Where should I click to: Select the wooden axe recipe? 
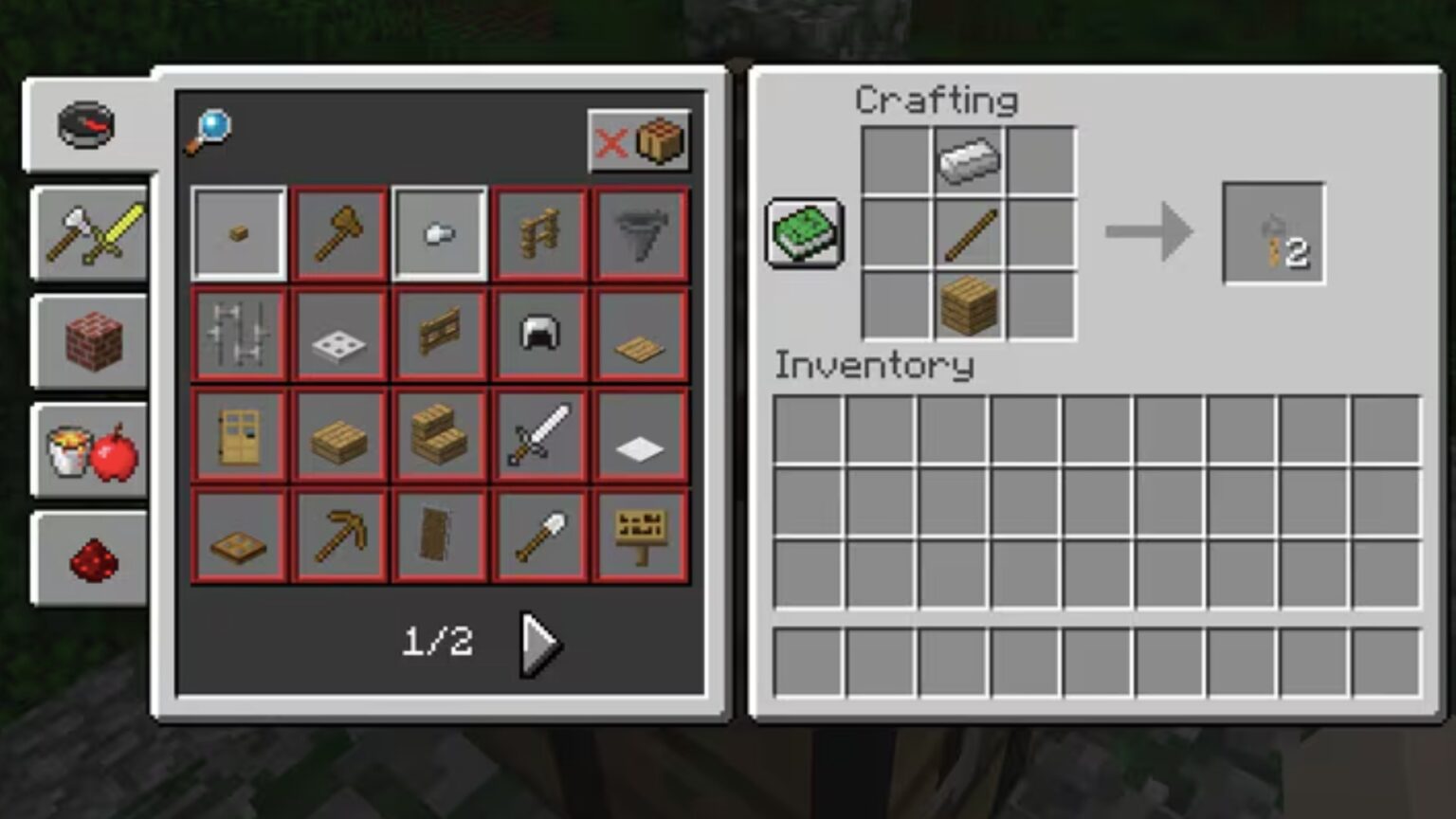coord(338,233)
